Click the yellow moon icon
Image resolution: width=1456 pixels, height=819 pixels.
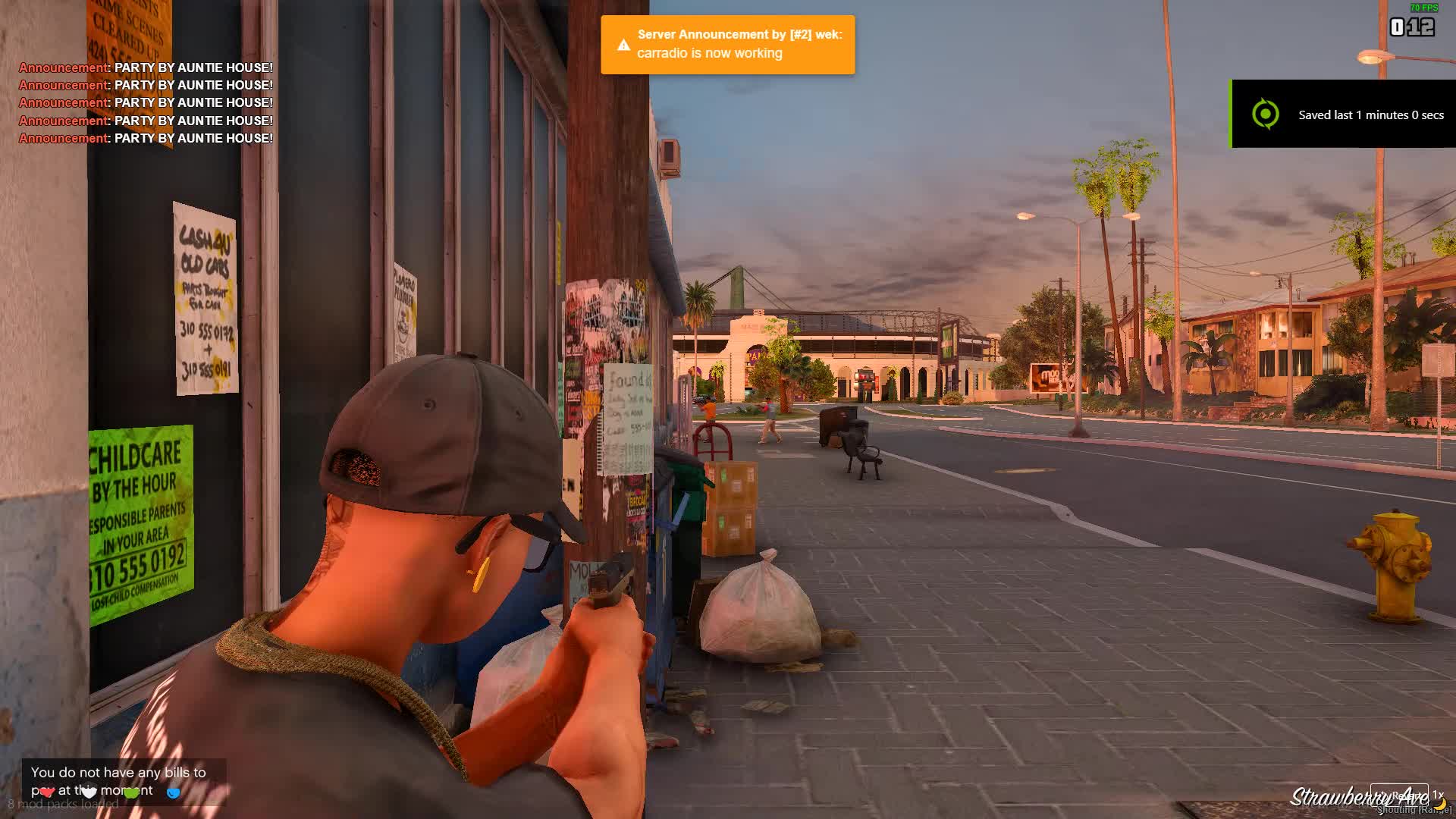pos(1439,802)
